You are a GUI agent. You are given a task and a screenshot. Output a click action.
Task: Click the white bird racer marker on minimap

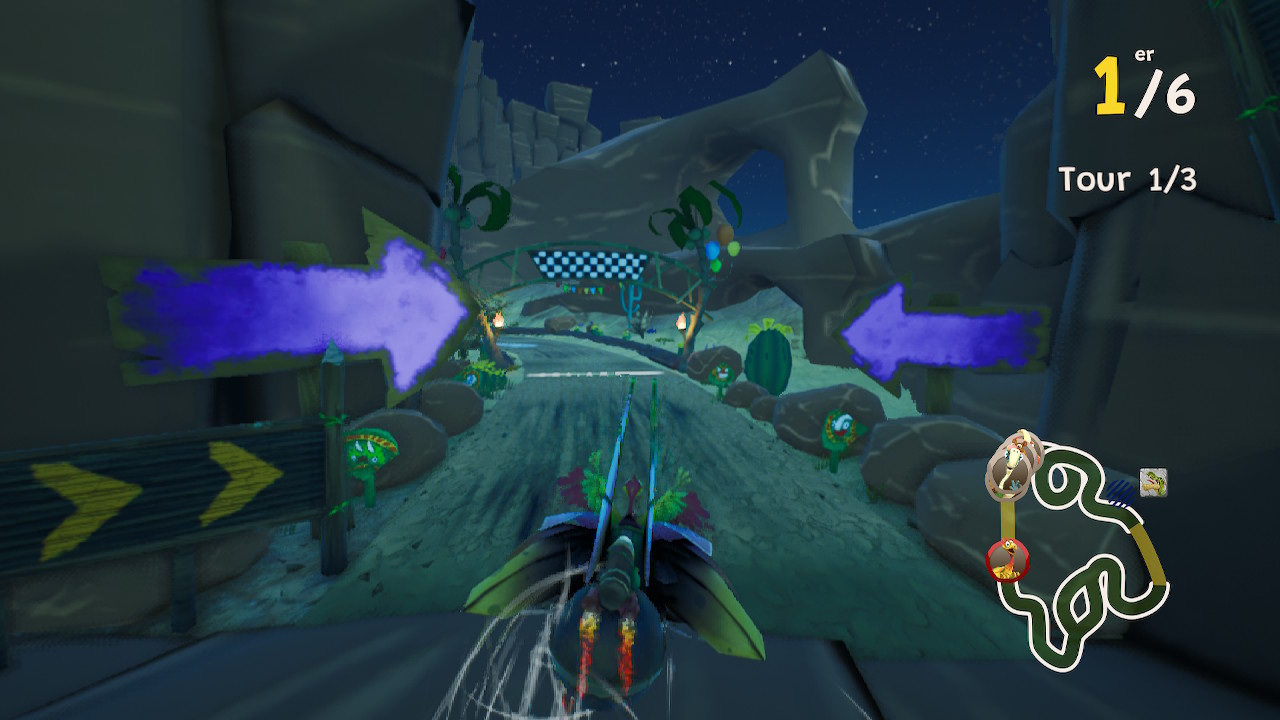[x=1014, y=465]
